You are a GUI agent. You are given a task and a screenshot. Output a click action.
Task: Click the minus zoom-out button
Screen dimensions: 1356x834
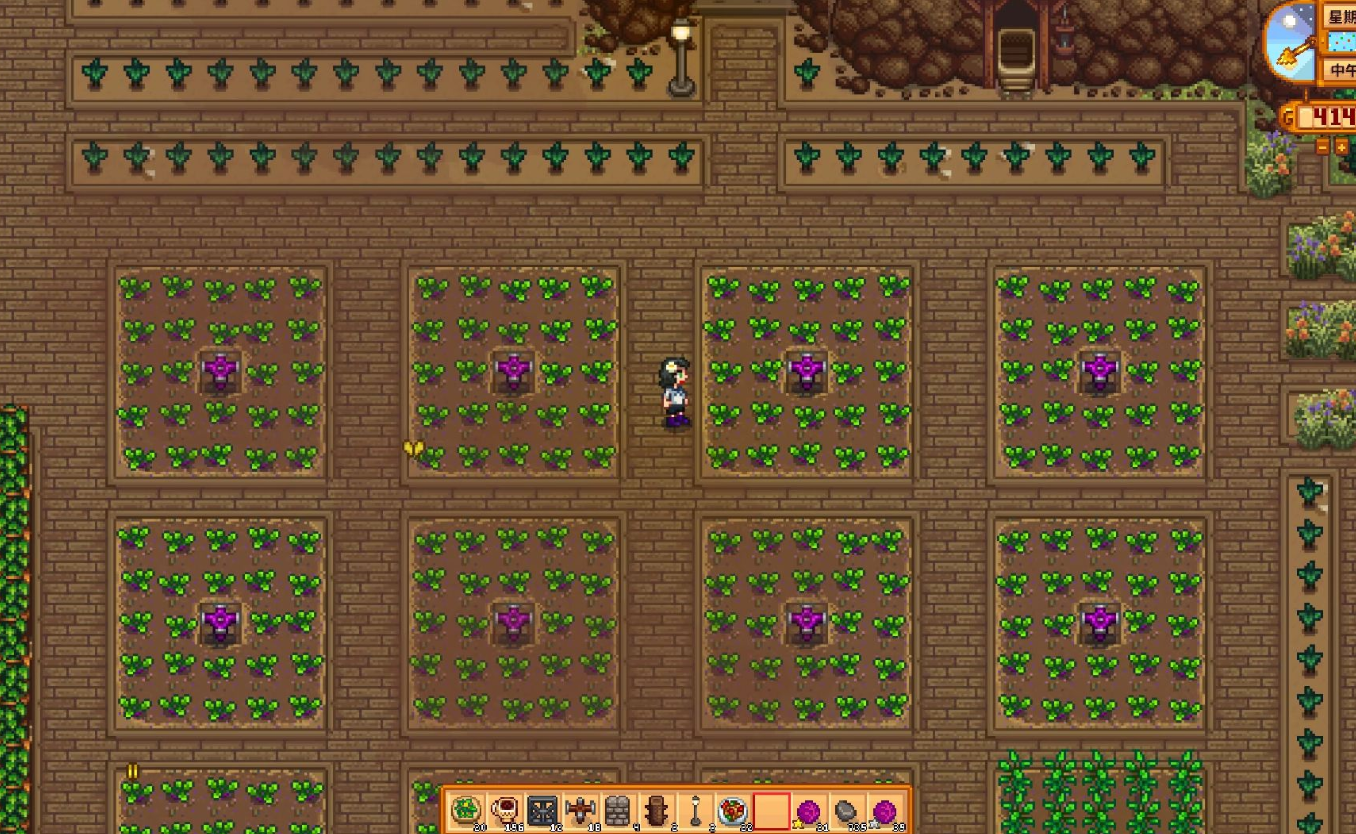1323,147
